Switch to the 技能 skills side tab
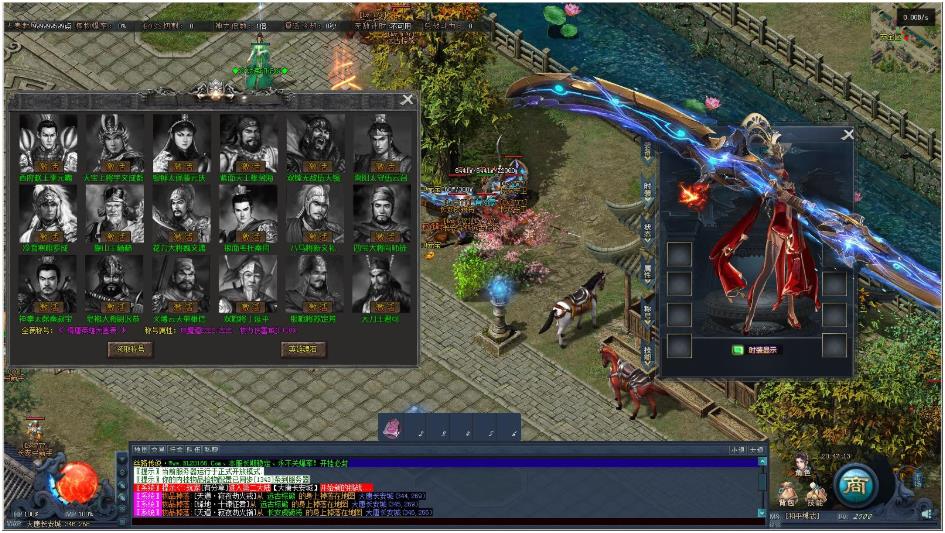This screenshot has width=945, height=533. pos(648,353)
